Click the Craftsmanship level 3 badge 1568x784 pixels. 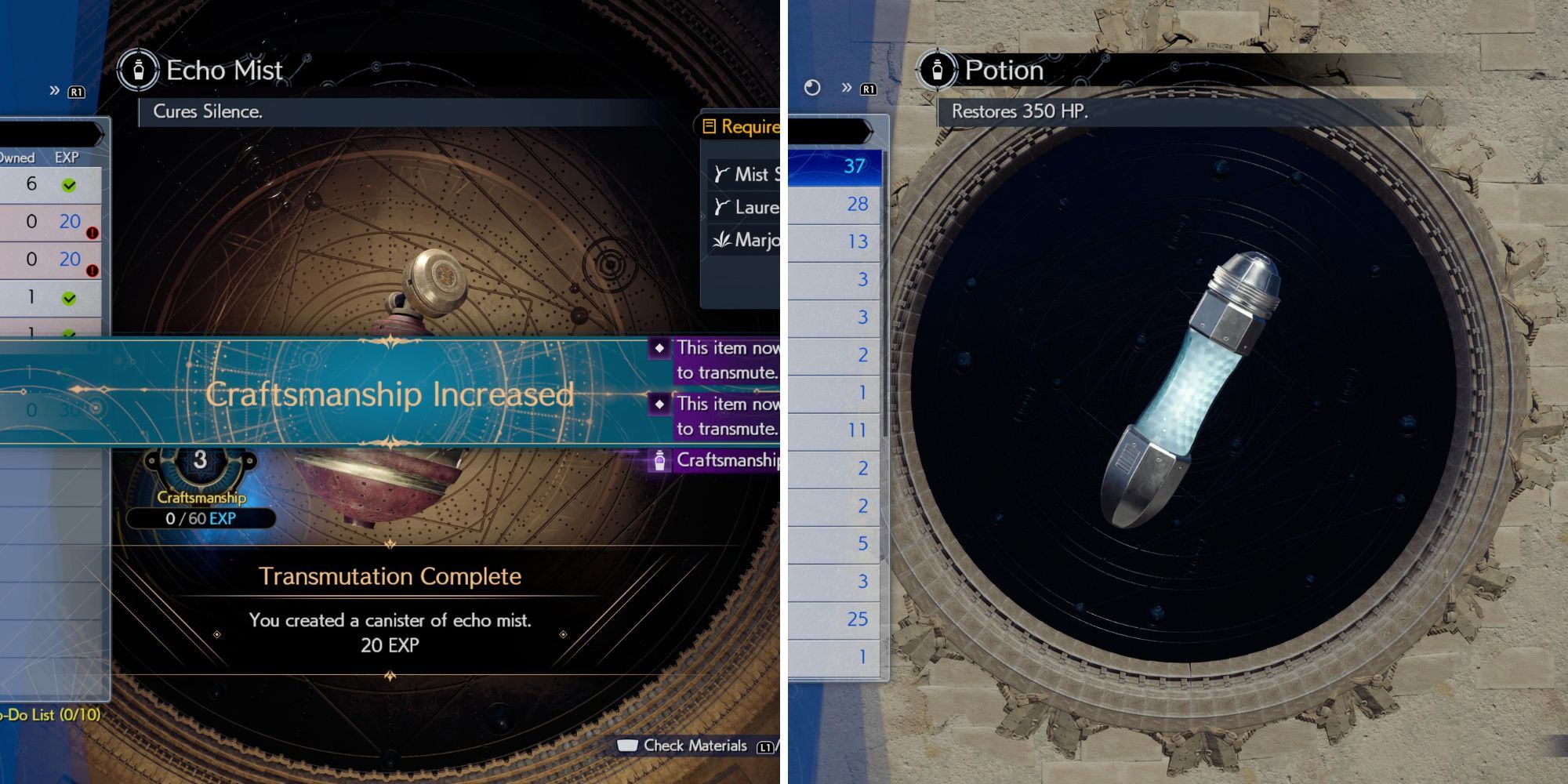(201, 461)
